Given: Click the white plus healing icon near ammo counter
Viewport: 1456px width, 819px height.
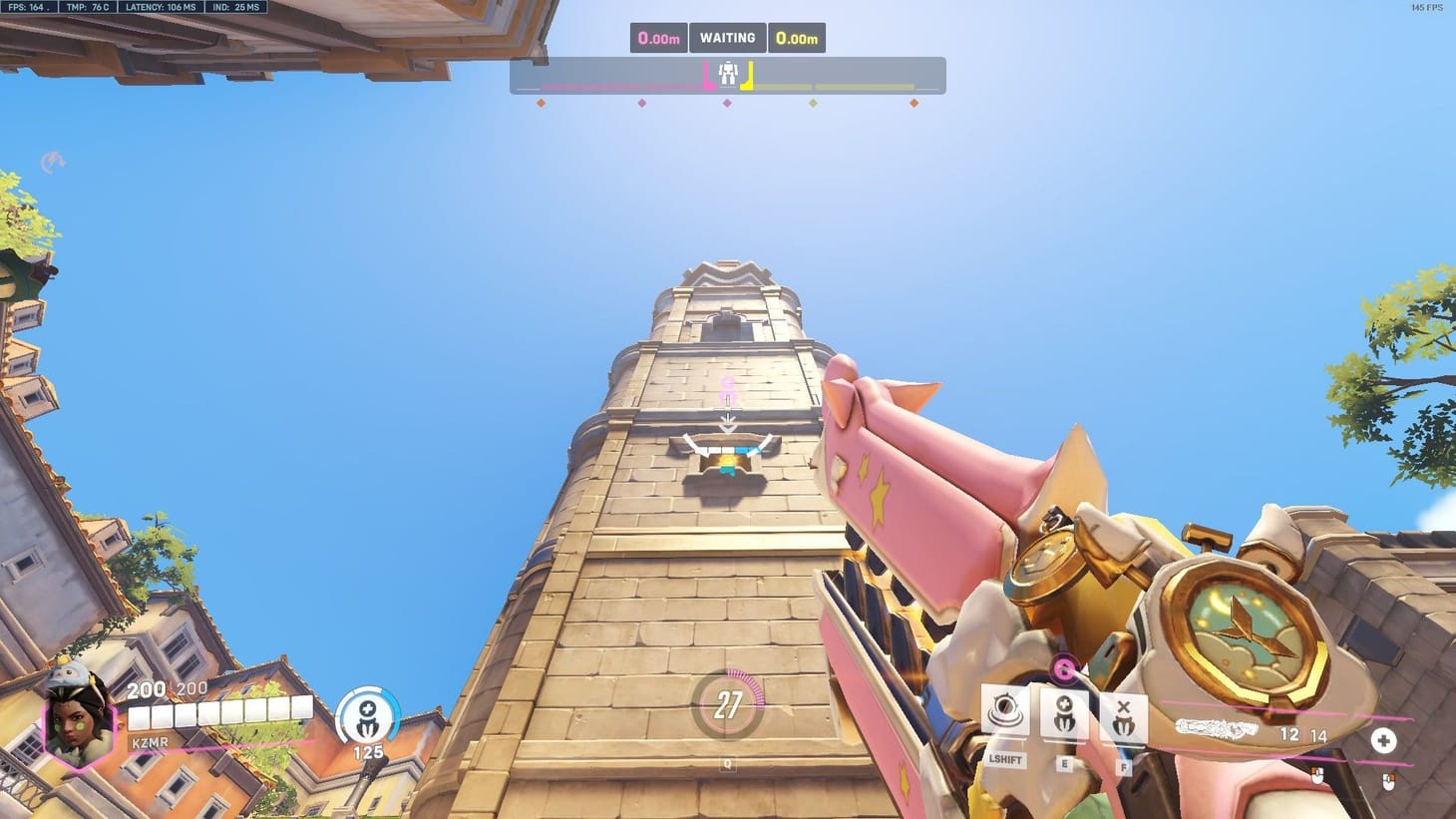Looking at the screenshot, I should pos(1384,741).
